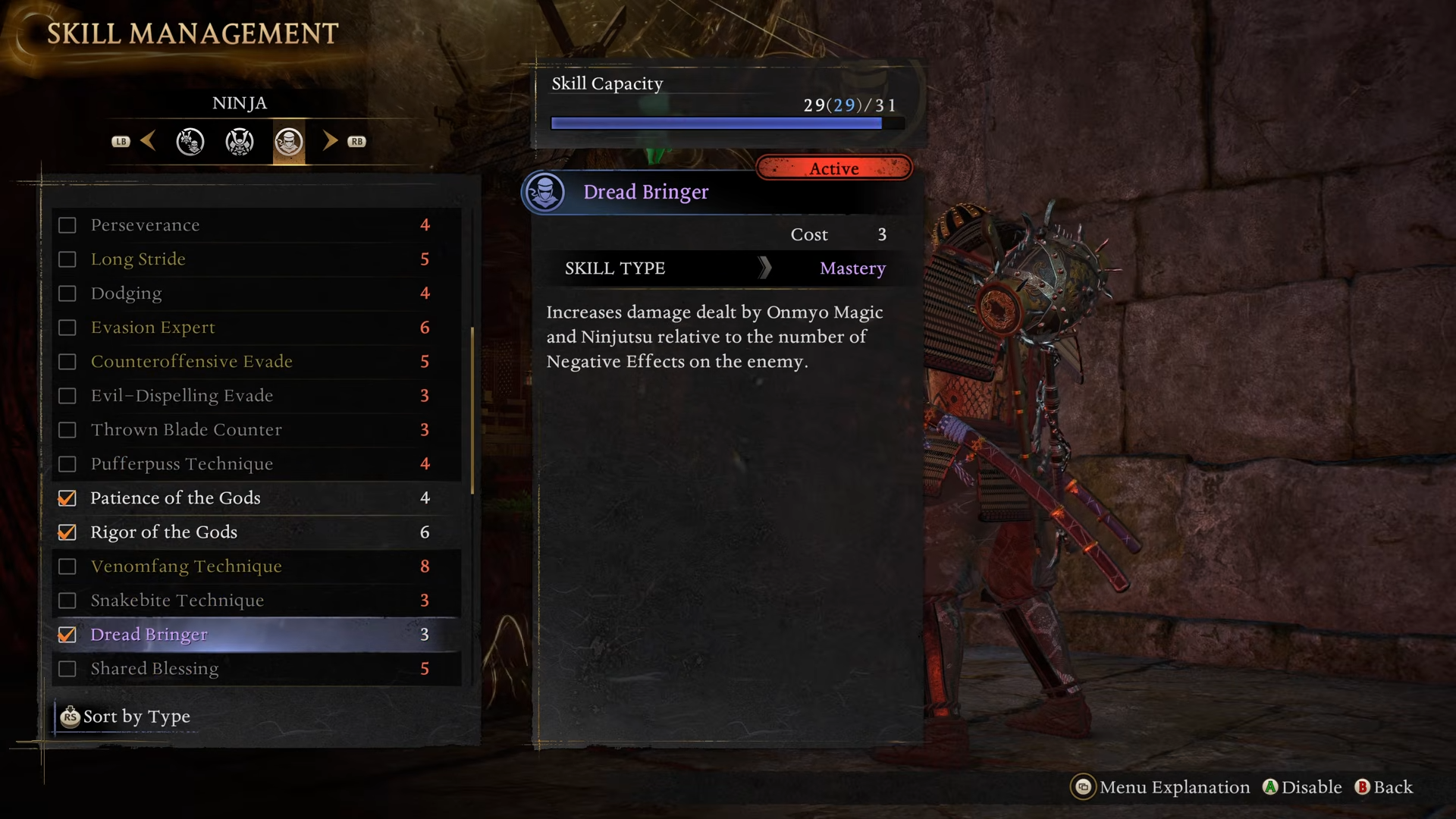Enable Shared Blessing skill

pyautogui.click(x=67, y=669)
